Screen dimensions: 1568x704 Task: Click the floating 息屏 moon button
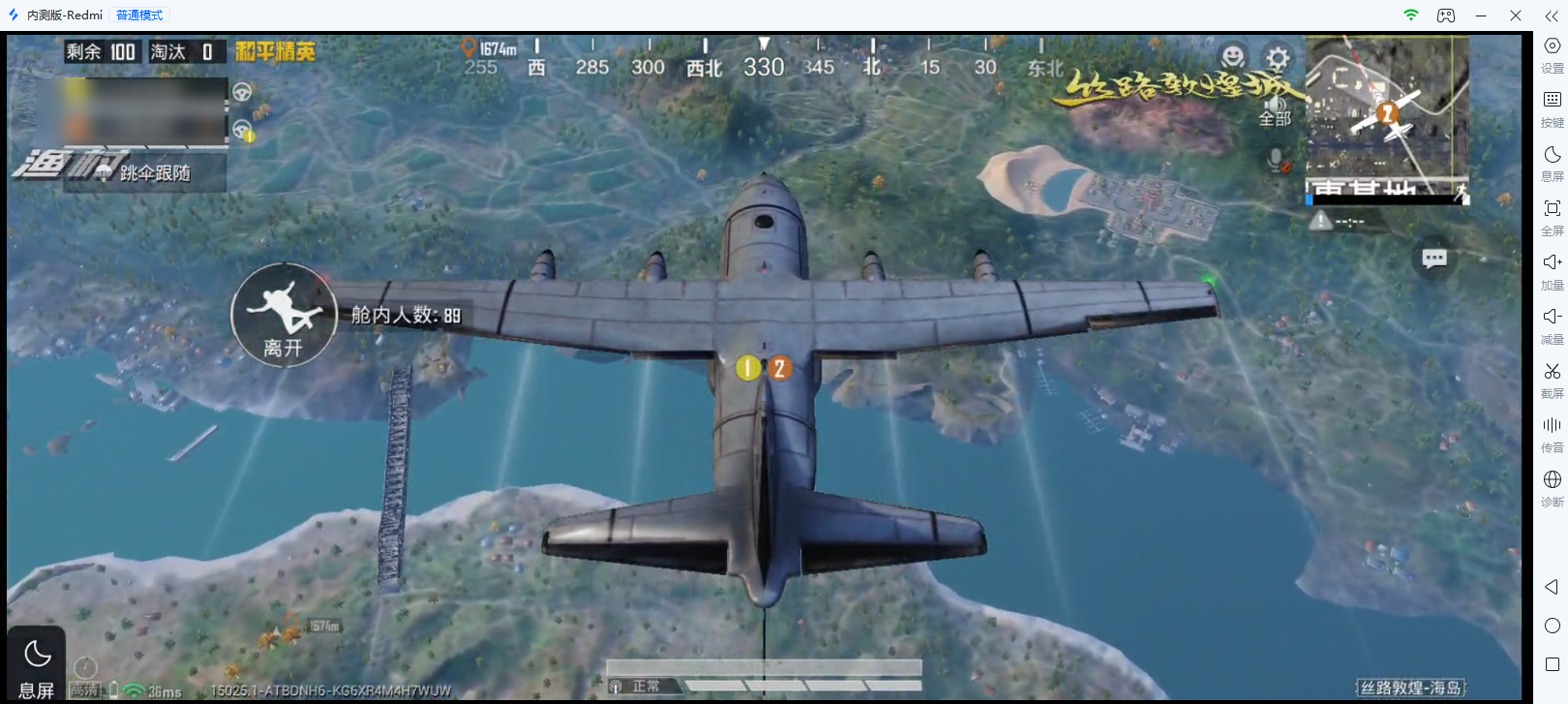point(37,663)
